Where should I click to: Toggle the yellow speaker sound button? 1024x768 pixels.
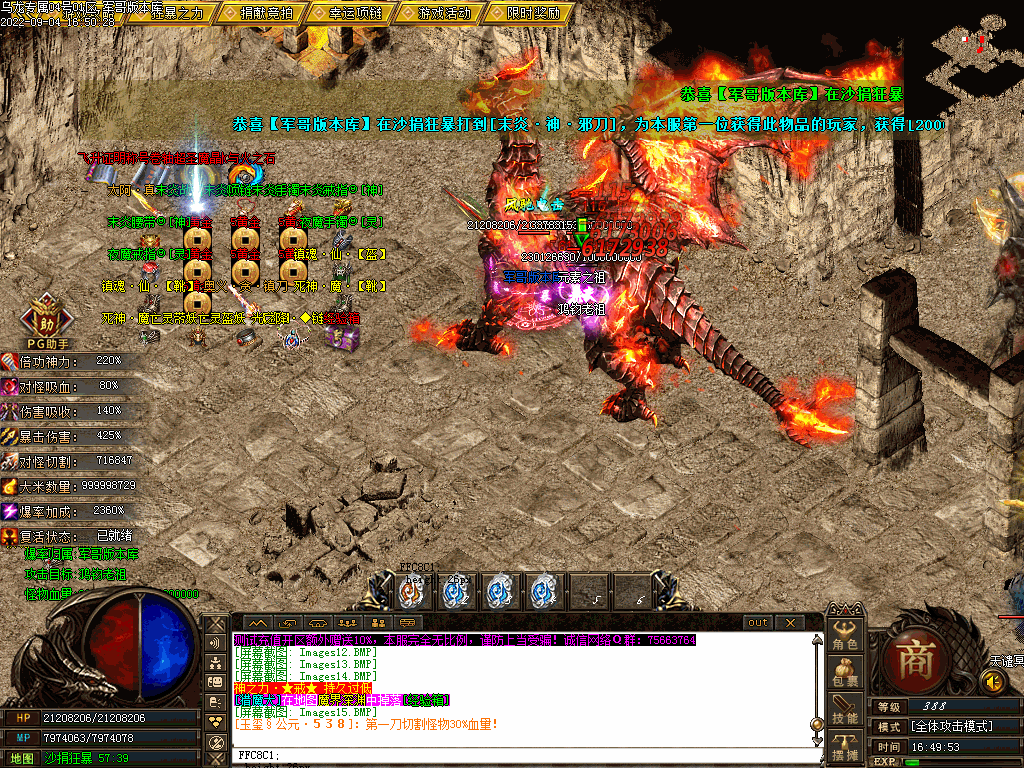click(992, 682)
